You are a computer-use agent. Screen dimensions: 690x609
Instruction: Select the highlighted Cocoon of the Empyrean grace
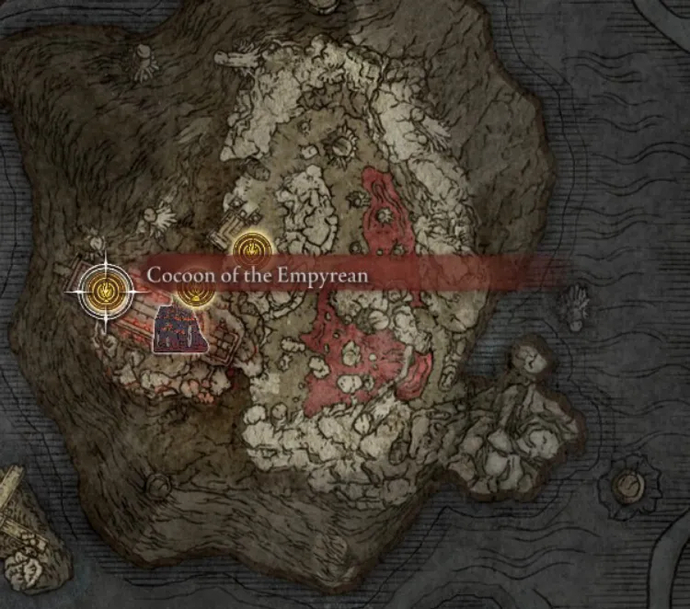pyautogui.click(x=102, y=291)
